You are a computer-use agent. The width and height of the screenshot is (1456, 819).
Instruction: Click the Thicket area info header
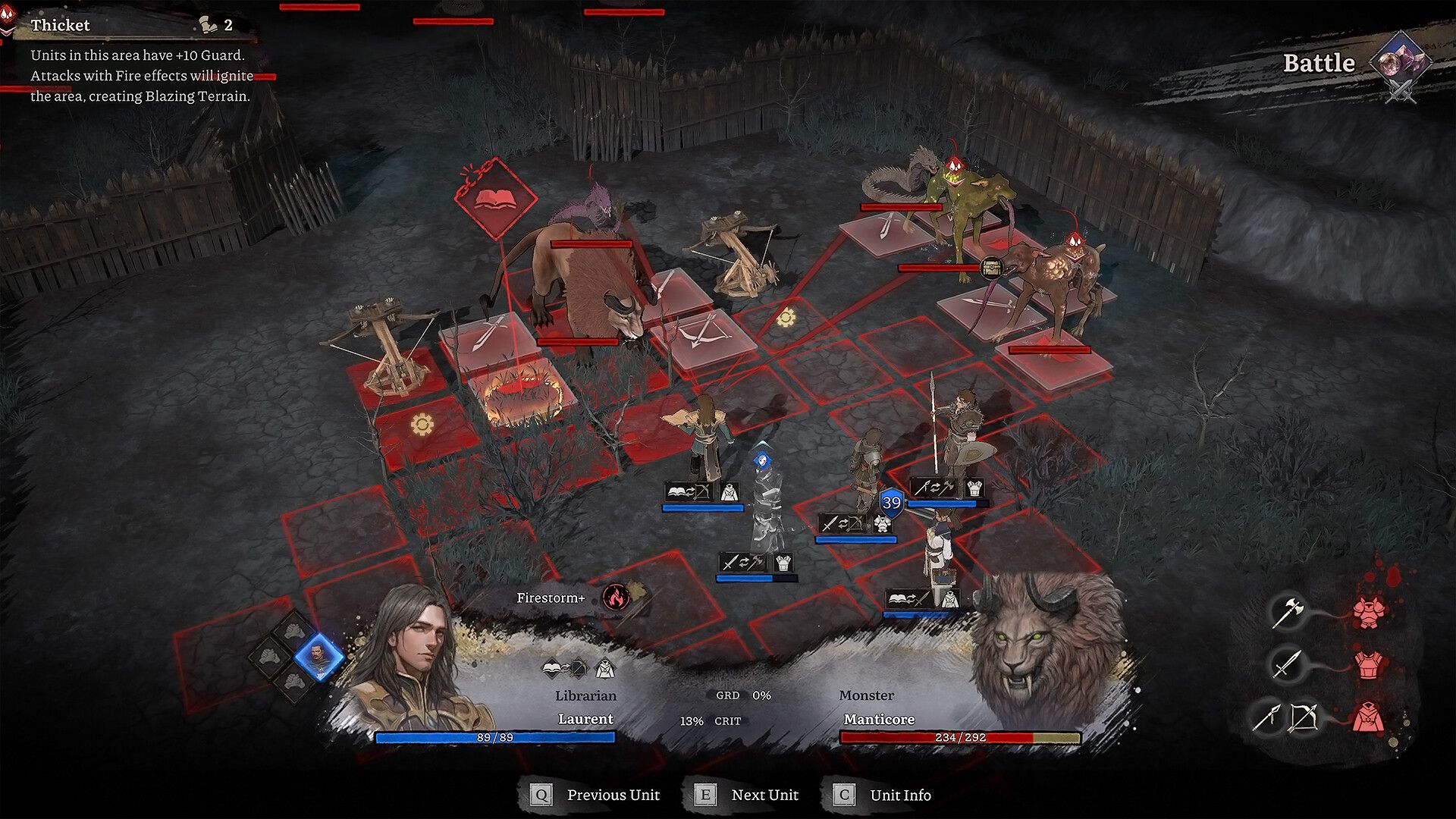point(59,25)
